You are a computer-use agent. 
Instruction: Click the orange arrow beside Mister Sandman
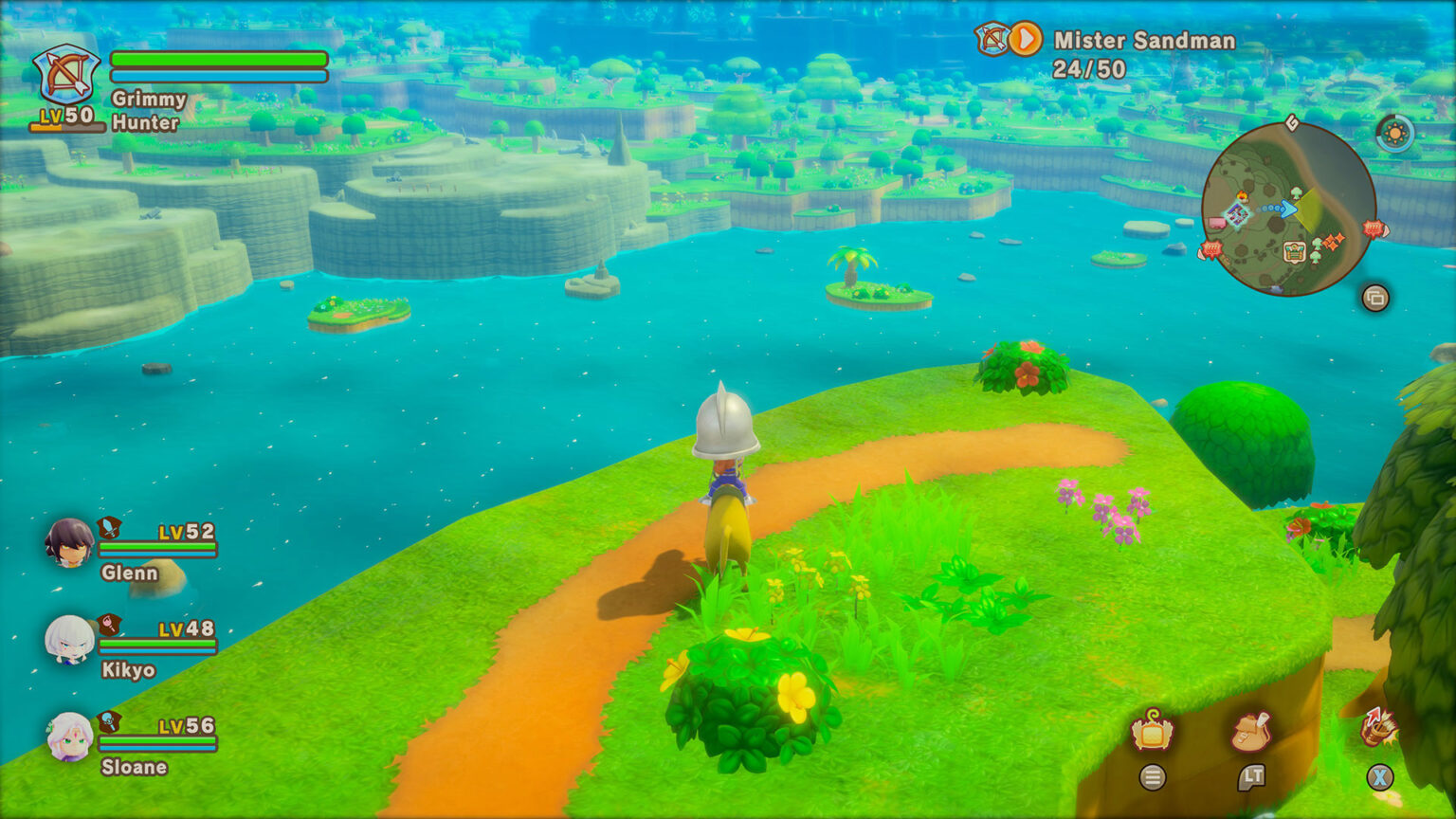pos(1025,40)
